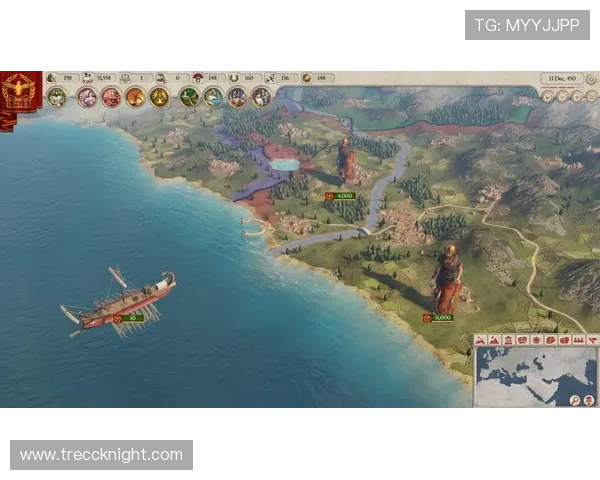Switch to the theater masks map mode
Screen dimensions: 600x480
click(522, 340)
